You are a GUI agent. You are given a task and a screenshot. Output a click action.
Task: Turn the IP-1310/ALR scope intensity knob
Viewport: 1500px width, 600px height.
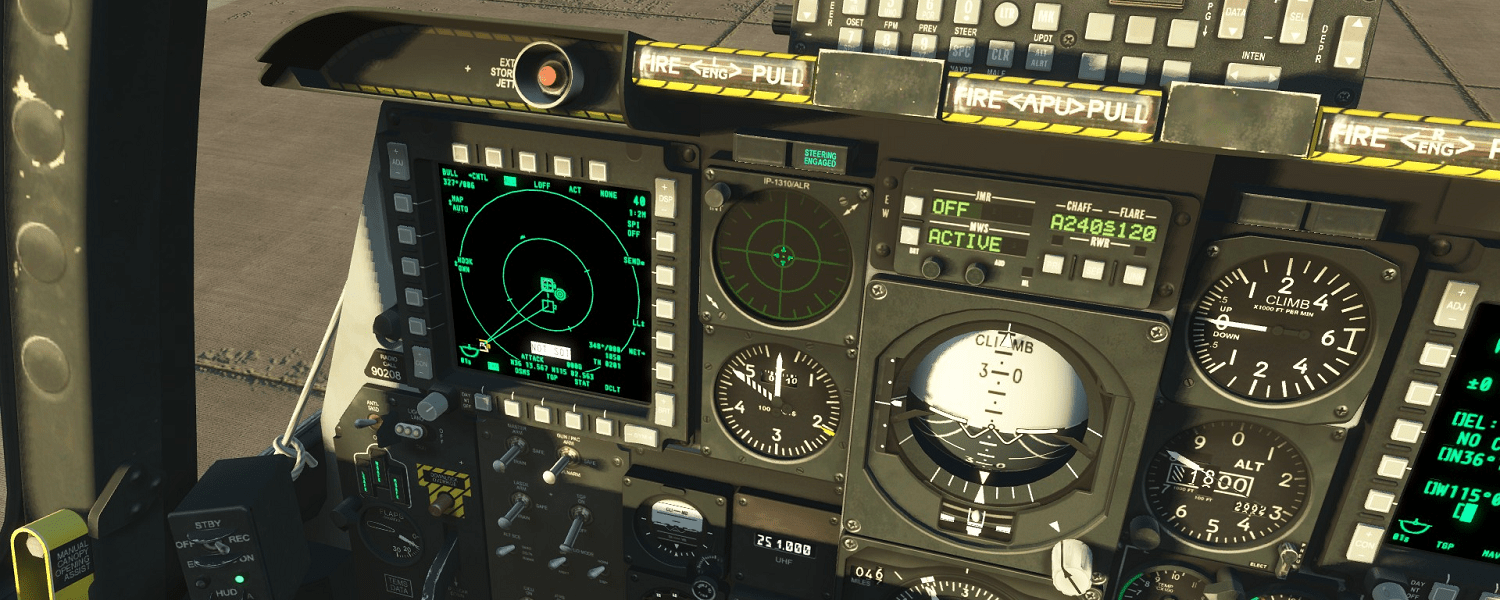tap(713, 196)
